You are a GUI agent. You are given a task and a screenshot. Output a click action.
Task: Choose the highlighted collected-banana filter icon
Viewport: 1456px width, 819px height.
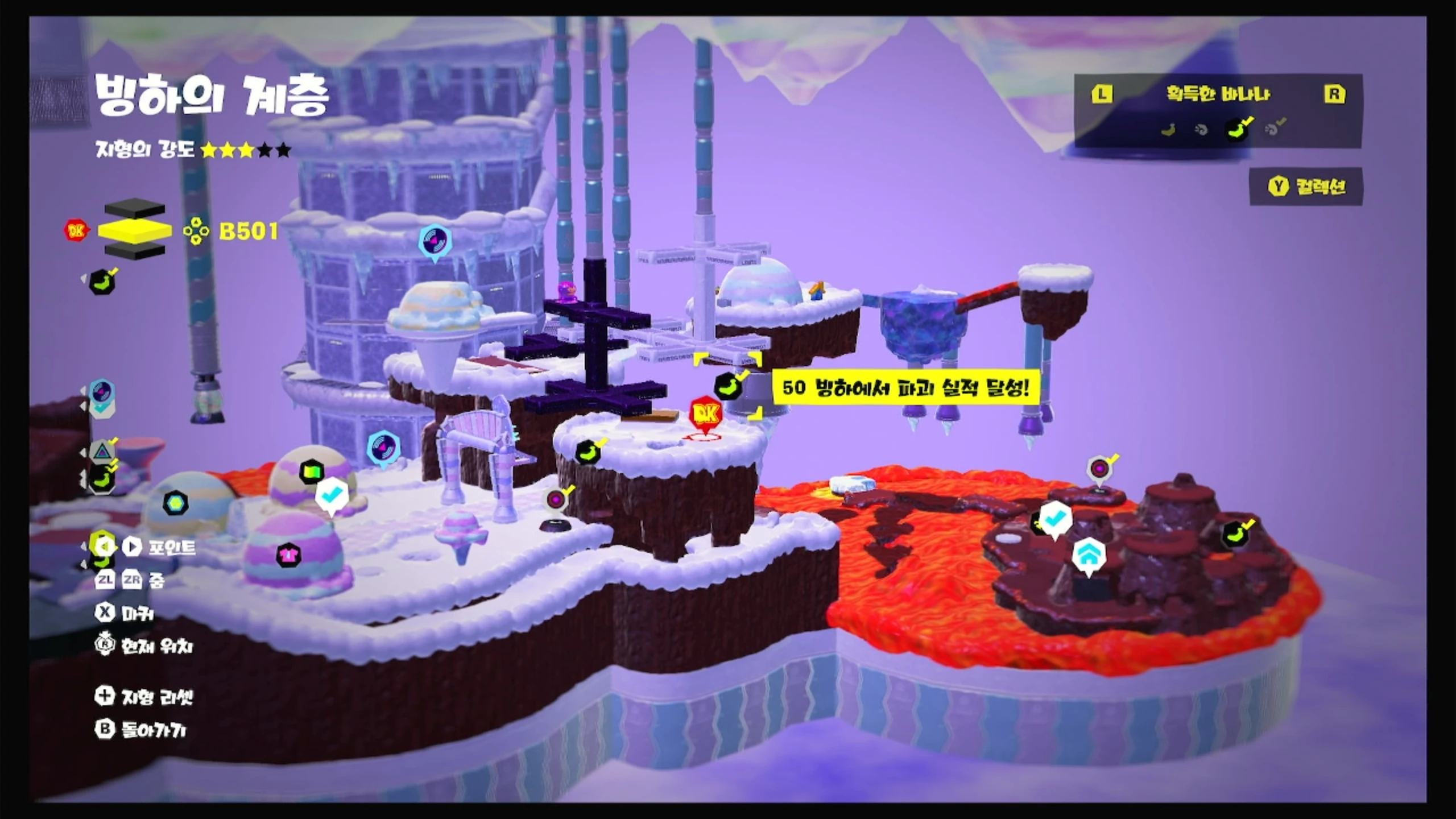tap(1237, 129)
